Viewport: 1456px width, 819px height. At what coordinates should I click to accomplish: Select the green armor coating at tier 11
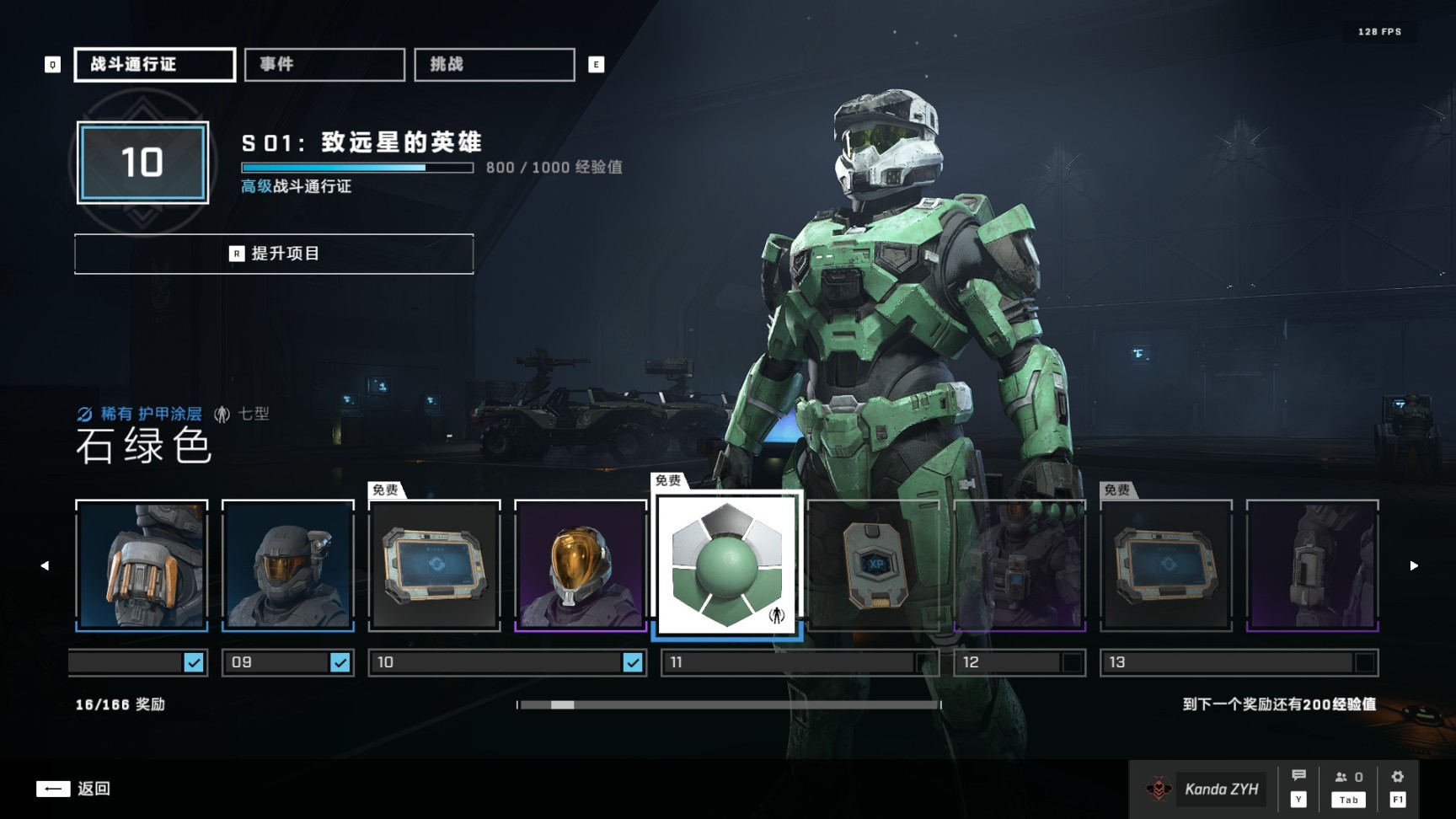tap(727, 565)
